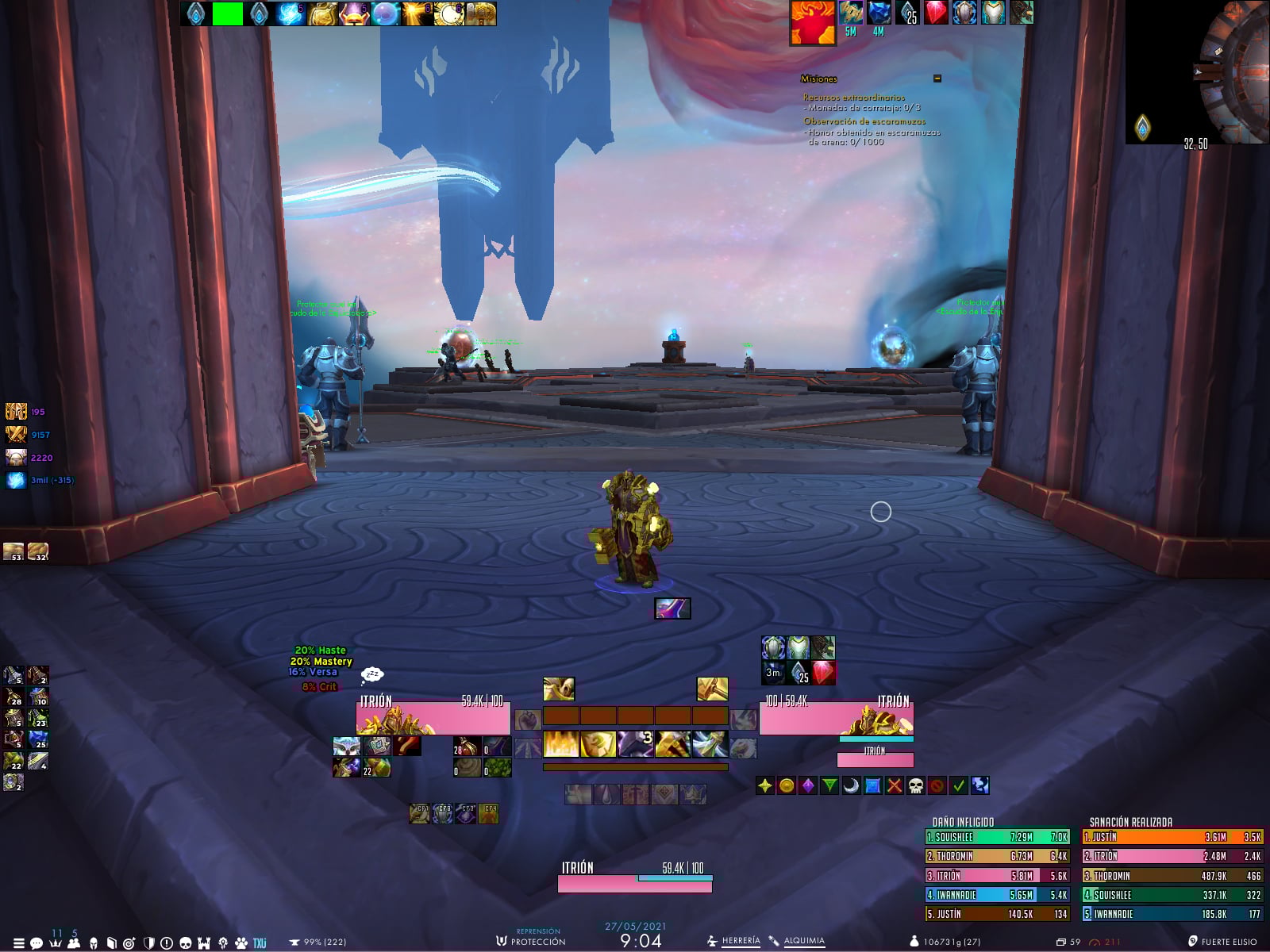1270x952 pixels.
Task: Select Squishlee's row in damage meter
Action: [x=997, y=837]
